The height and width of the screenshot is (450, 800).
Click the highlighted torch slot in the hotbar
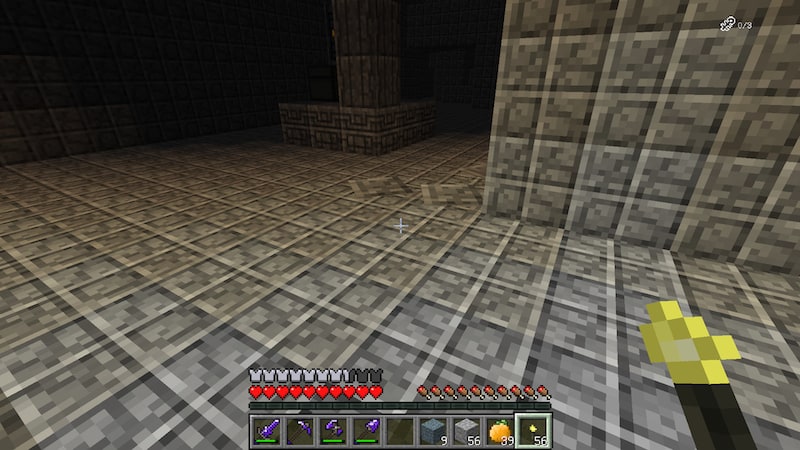click(x=531, y=431)
